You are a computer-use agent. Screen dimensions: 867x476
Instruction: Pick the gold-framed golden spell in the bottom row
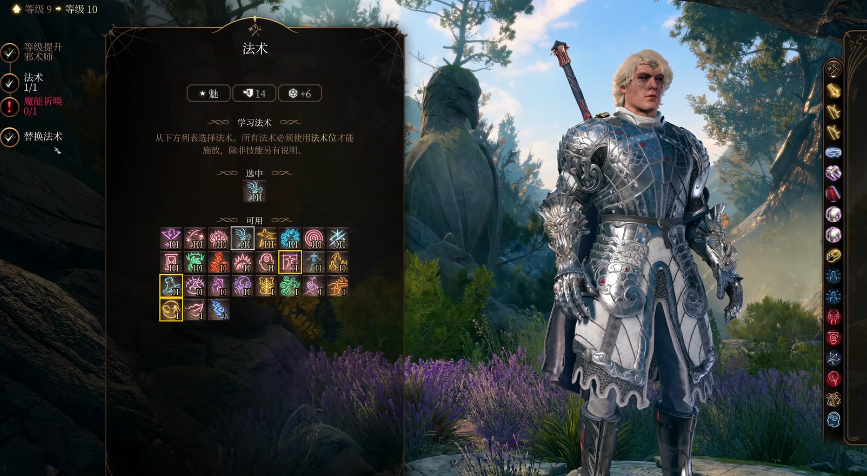[x=171, y=310]
